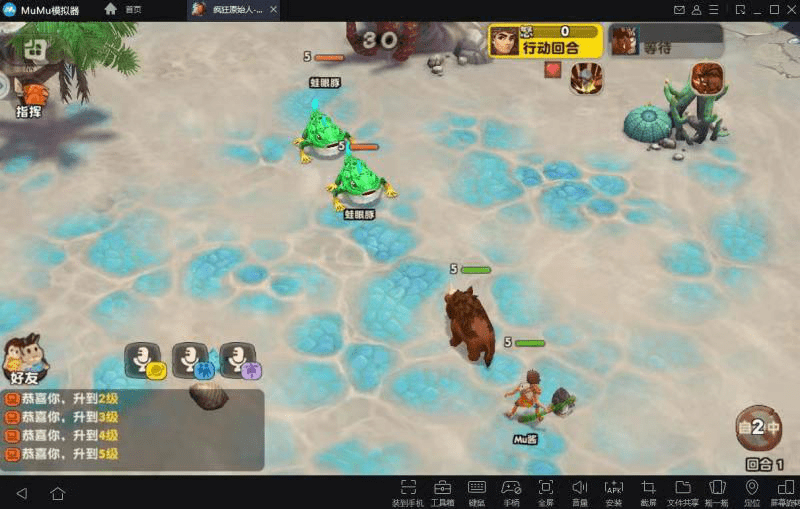800x509 pixels.
Task: Take a screenshot with 截屏 tool
Action: coord(648,491)
